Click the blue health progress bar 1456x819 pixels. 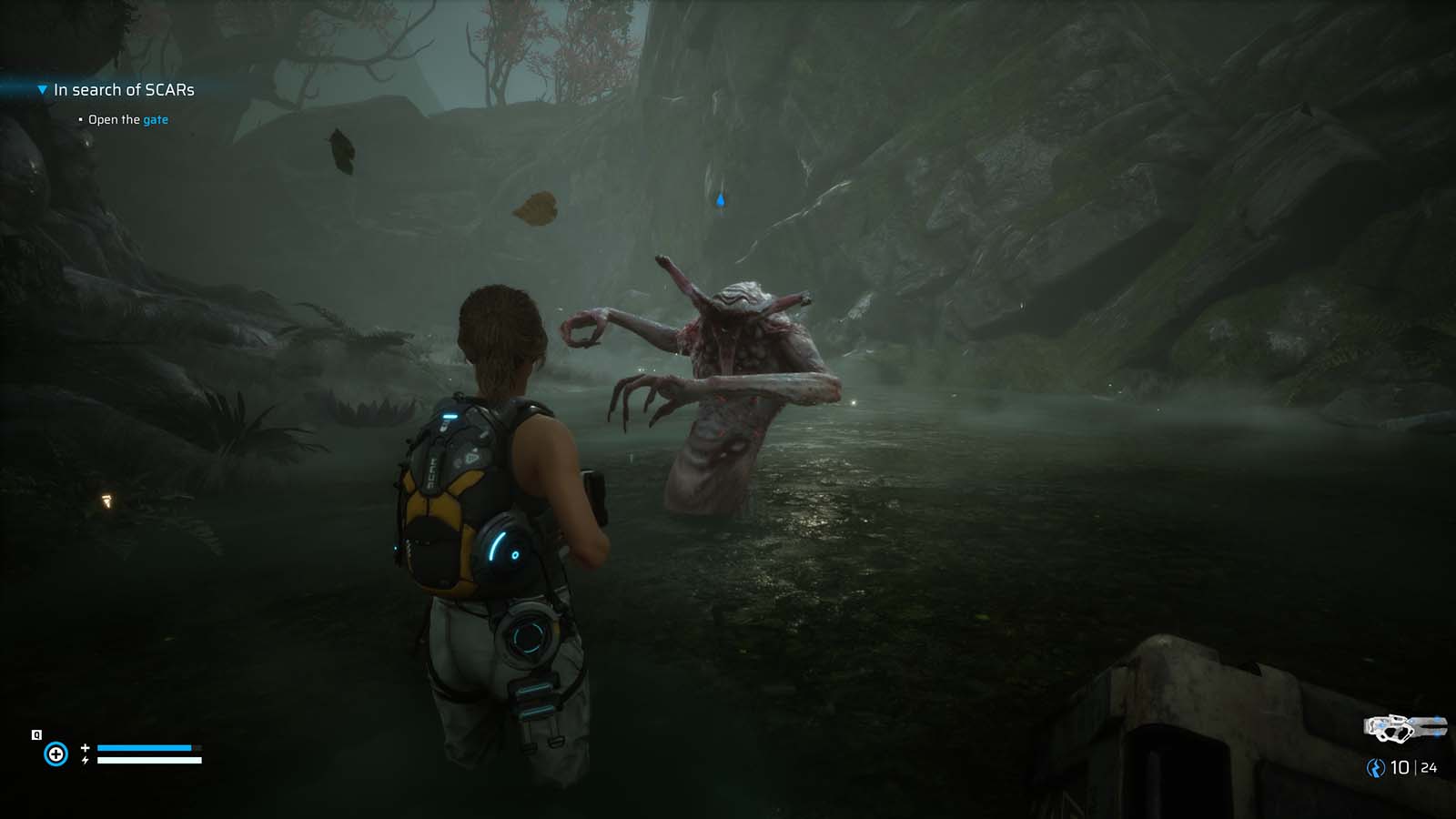tap(146, 748)
